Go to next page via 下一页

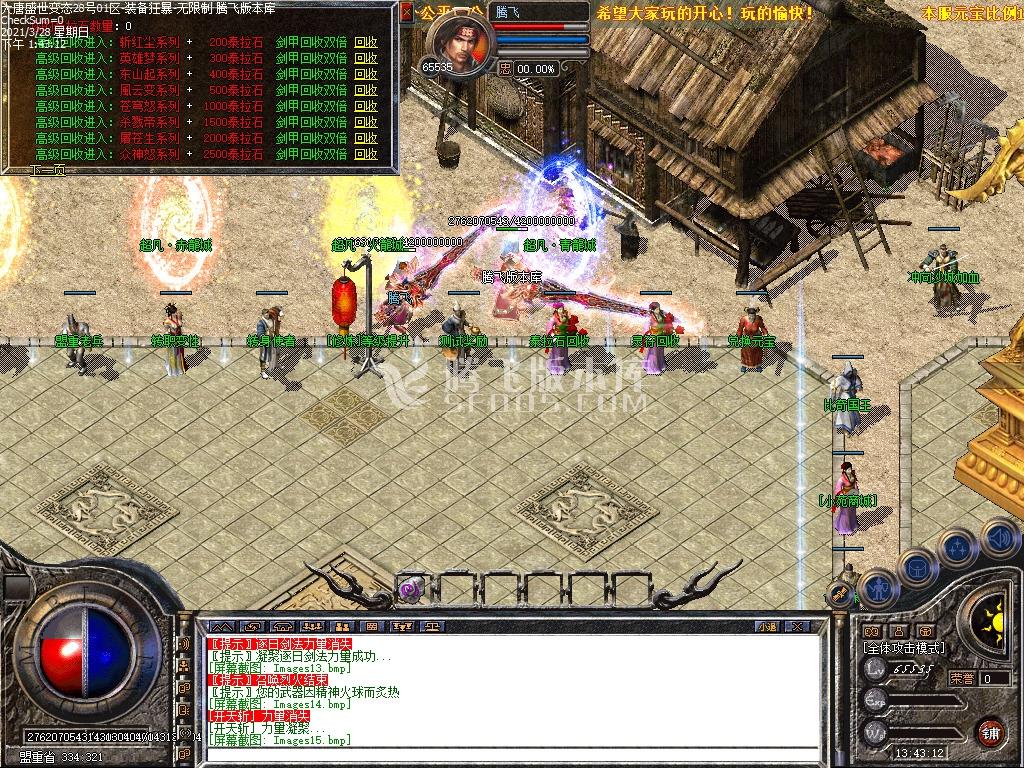click(49, 171)
